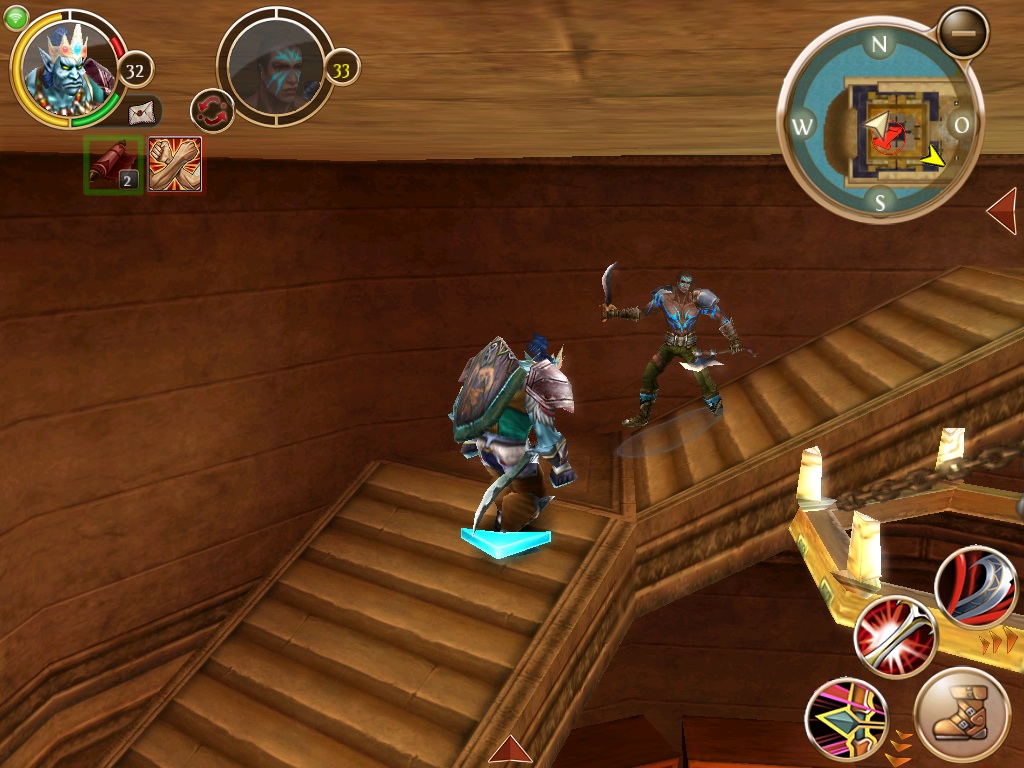Activate the curved blade slash skill
Viewport: 1024px width, 768px height.
click(976, 588)
